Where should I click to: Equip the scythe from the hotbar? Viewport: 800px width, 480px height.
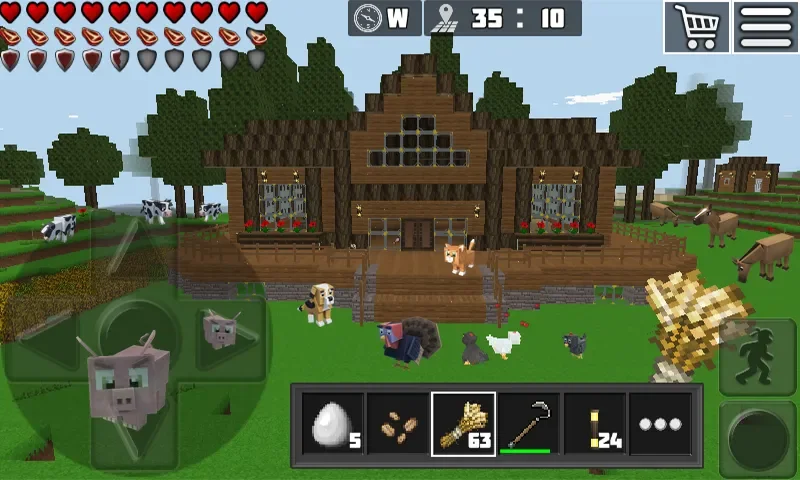pyautogui.click(x=529, y=423)
